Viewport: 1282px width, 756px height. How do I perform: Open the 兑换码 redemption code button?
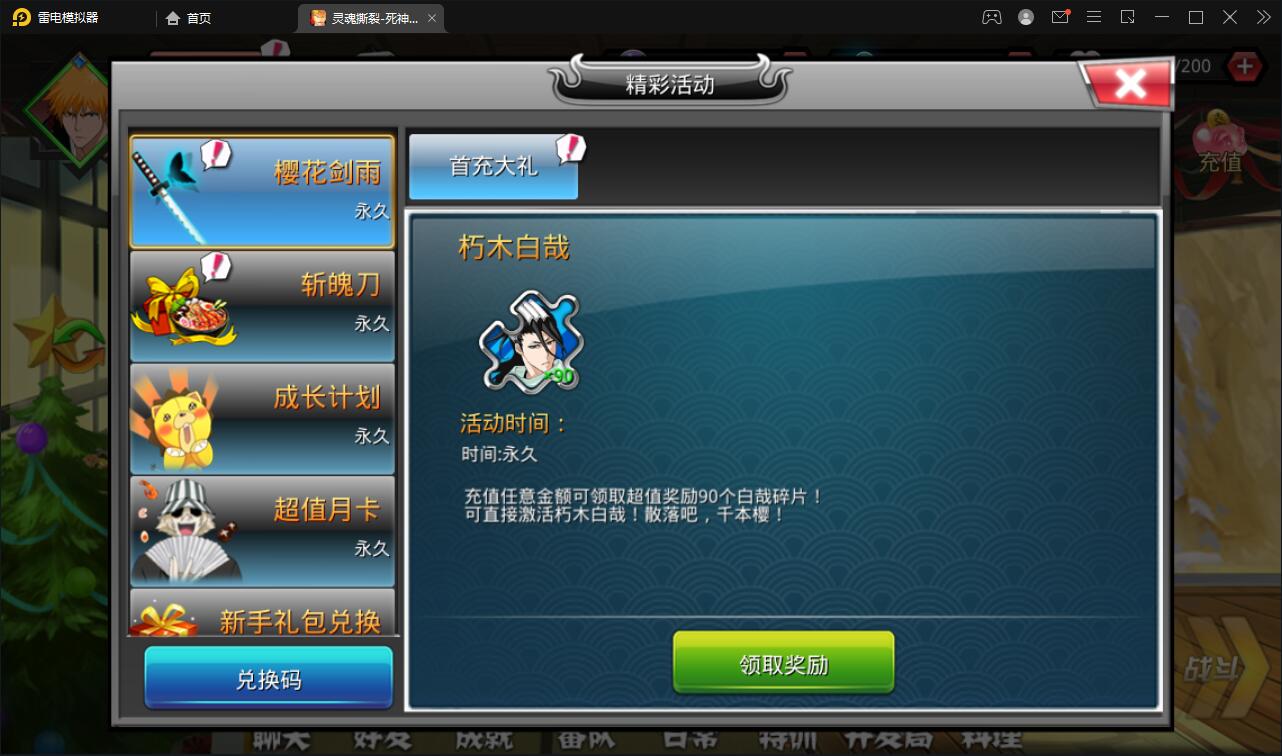268,678
